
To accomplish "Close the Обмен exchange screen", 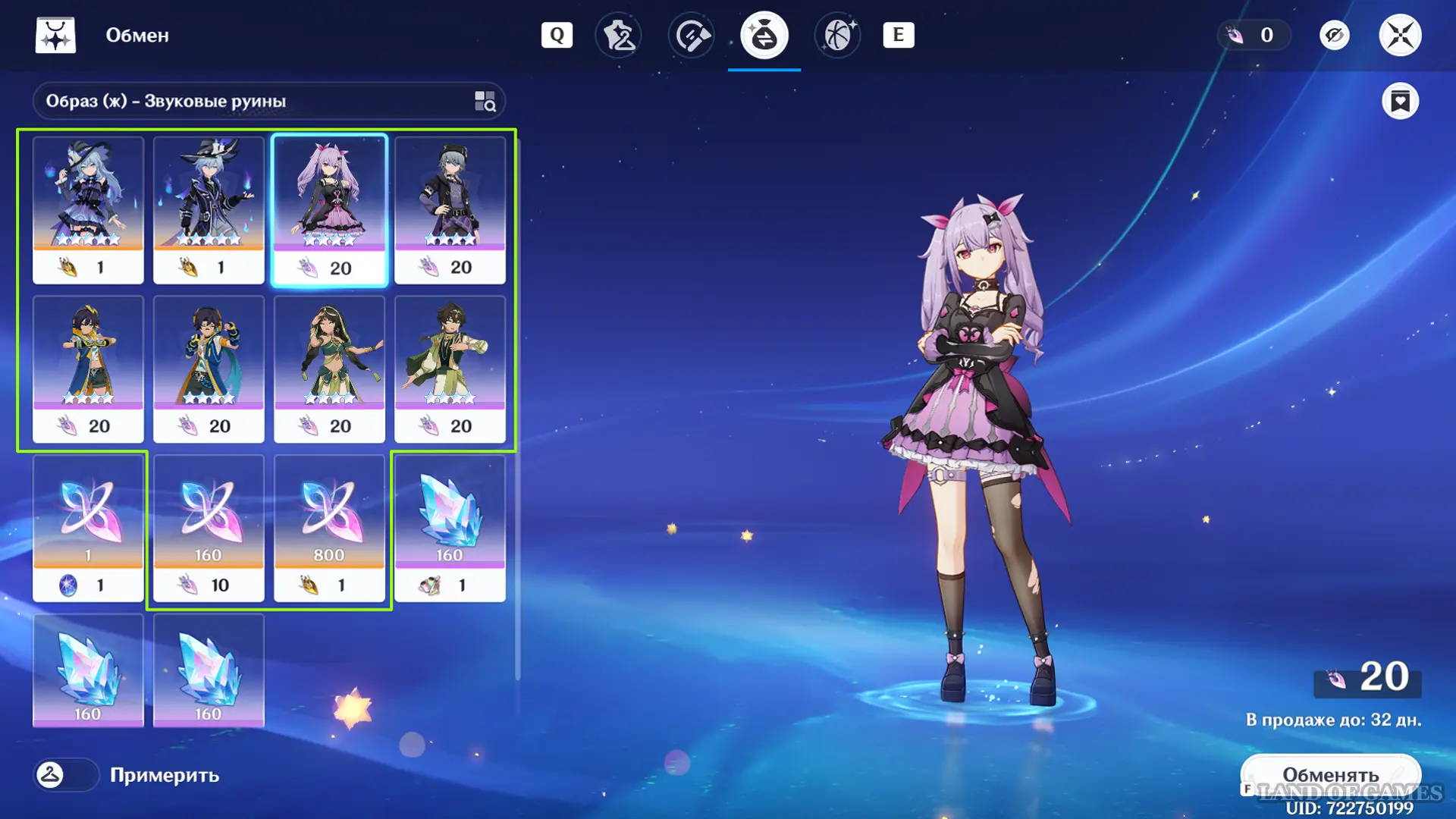I will (1399, 36).
